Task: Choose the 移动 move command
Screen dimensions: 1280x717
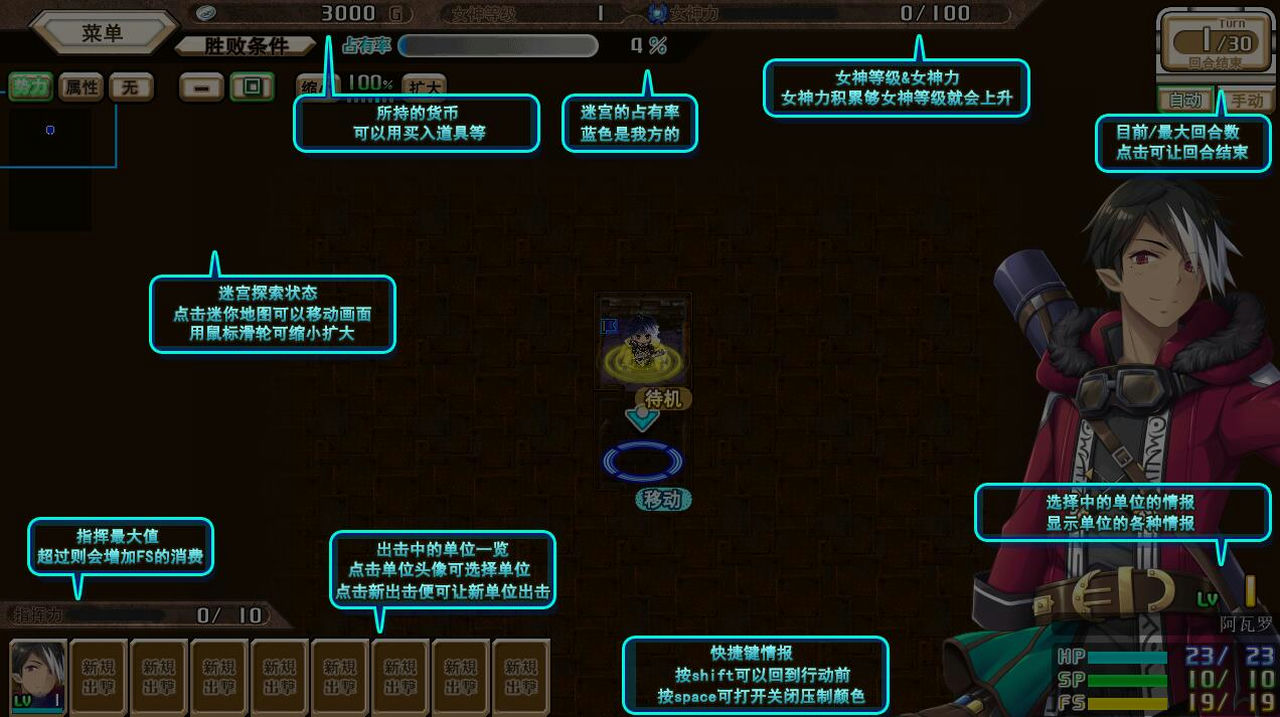Action: [x=663, y=499]
